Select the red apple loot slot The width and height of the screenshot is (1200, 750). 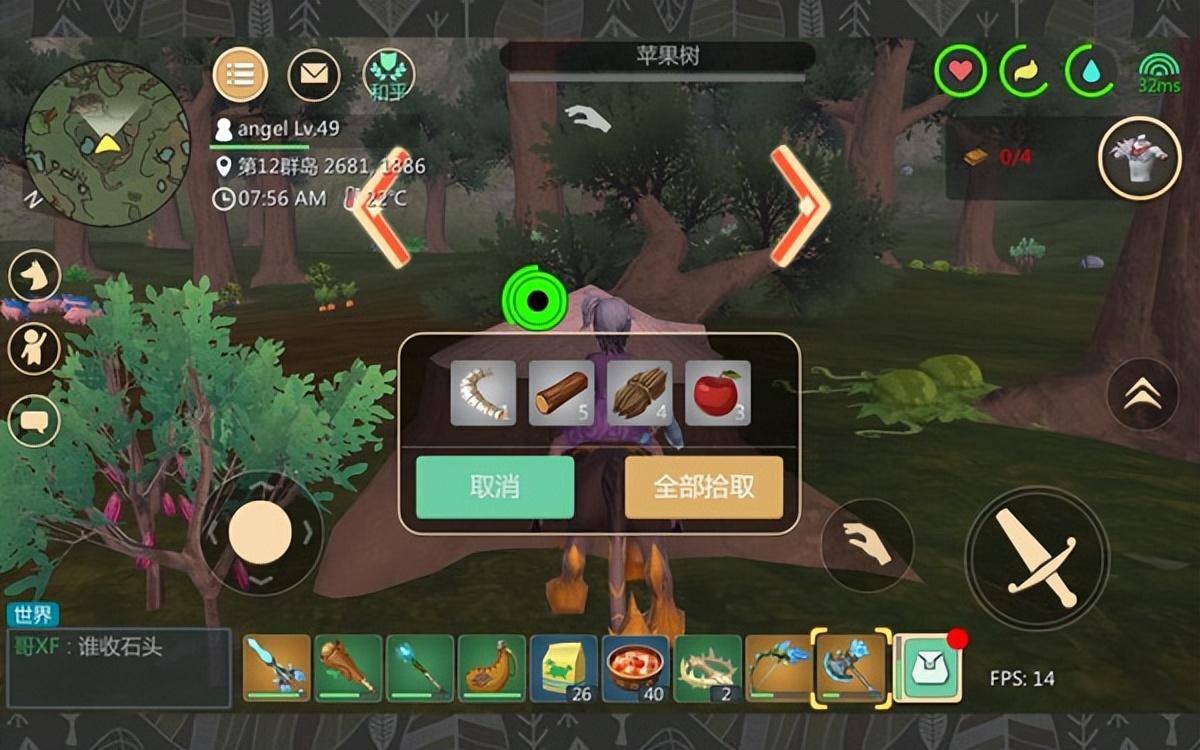tap(718, 393)
